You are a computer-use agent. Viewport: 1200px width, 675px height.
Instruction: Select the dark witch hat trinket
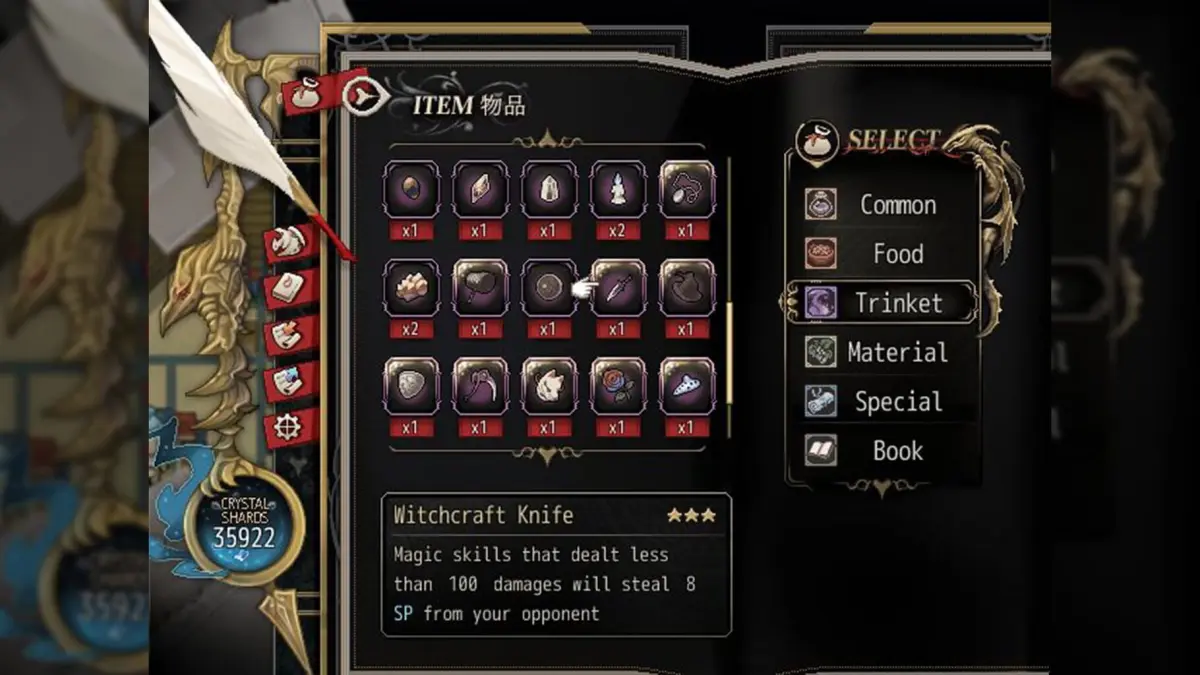tap(687, 287)
